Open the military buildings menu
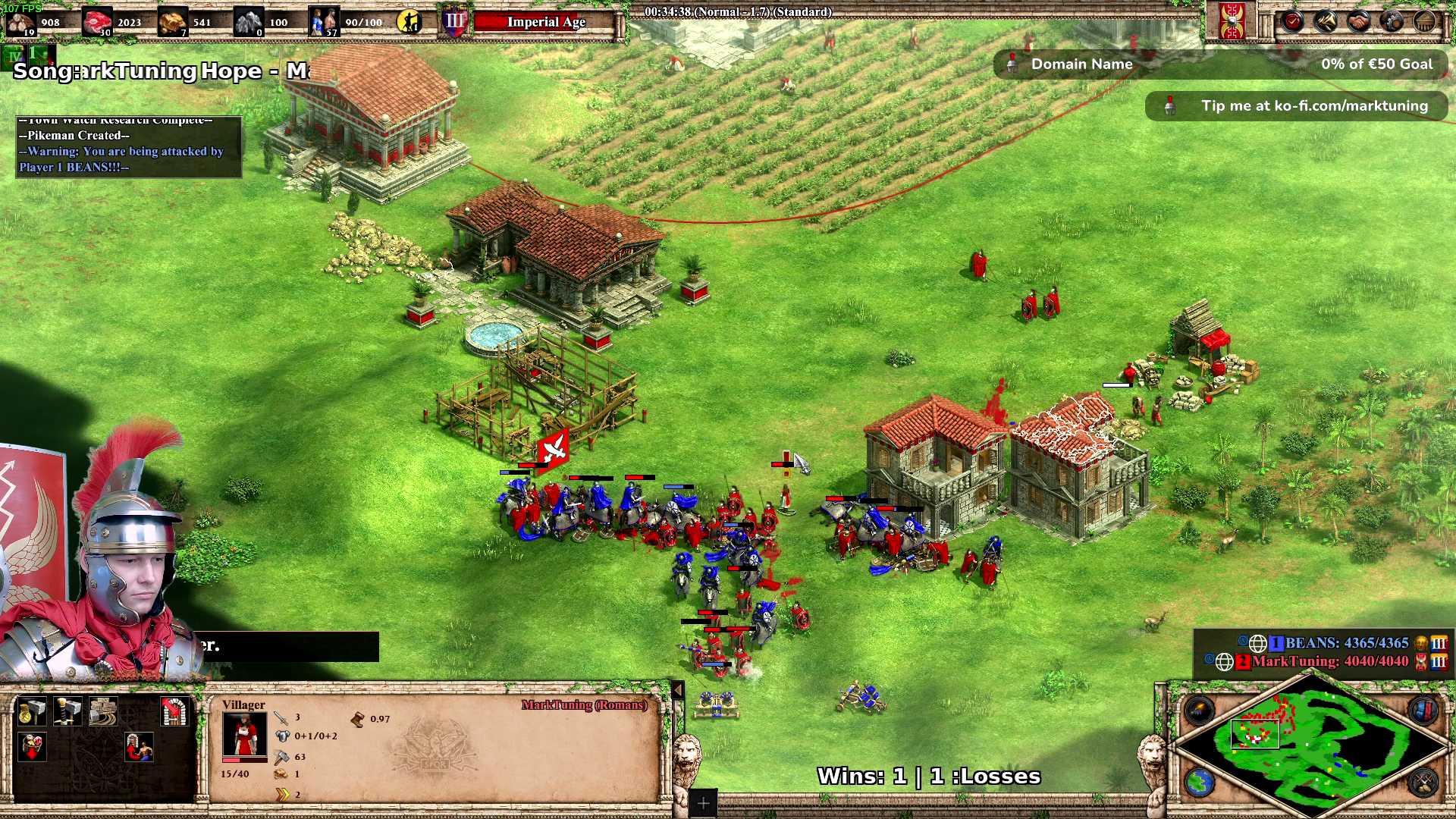This screenshot has height=819, width=1456. (67, 711)
